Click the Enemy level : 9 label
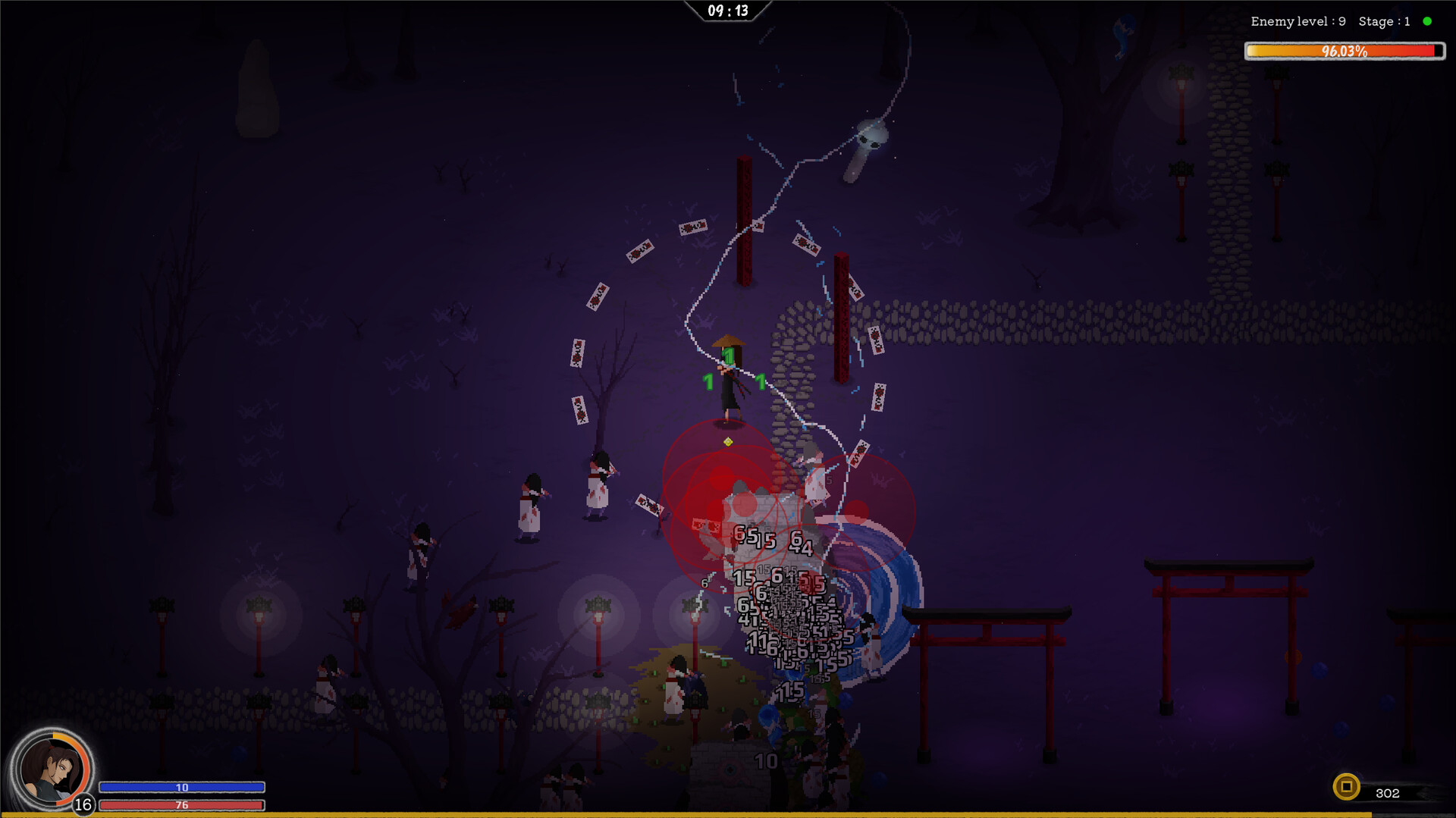 coord(1296,21)
